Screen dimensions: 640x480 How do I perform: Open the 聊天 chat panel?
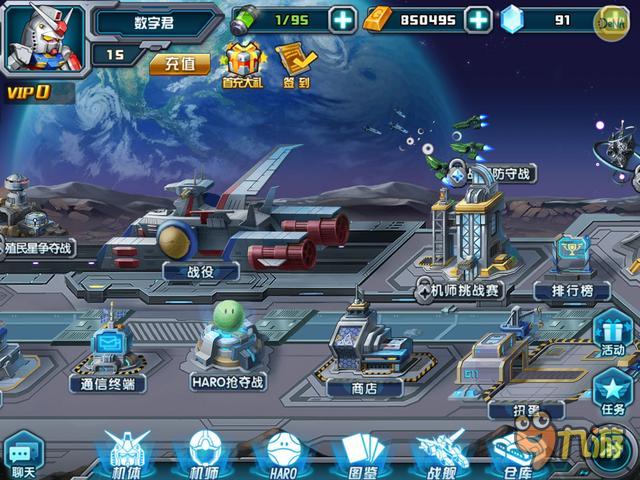(x=22, y=455)
